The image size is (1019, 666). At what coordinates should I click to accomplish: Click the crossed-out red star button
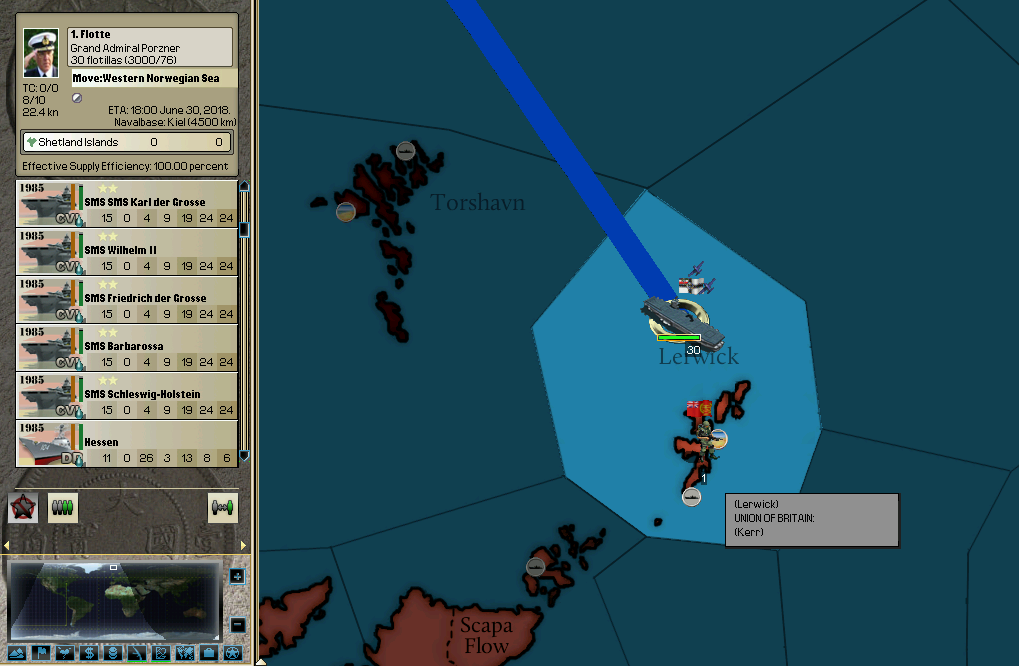(x=23, y=507)
